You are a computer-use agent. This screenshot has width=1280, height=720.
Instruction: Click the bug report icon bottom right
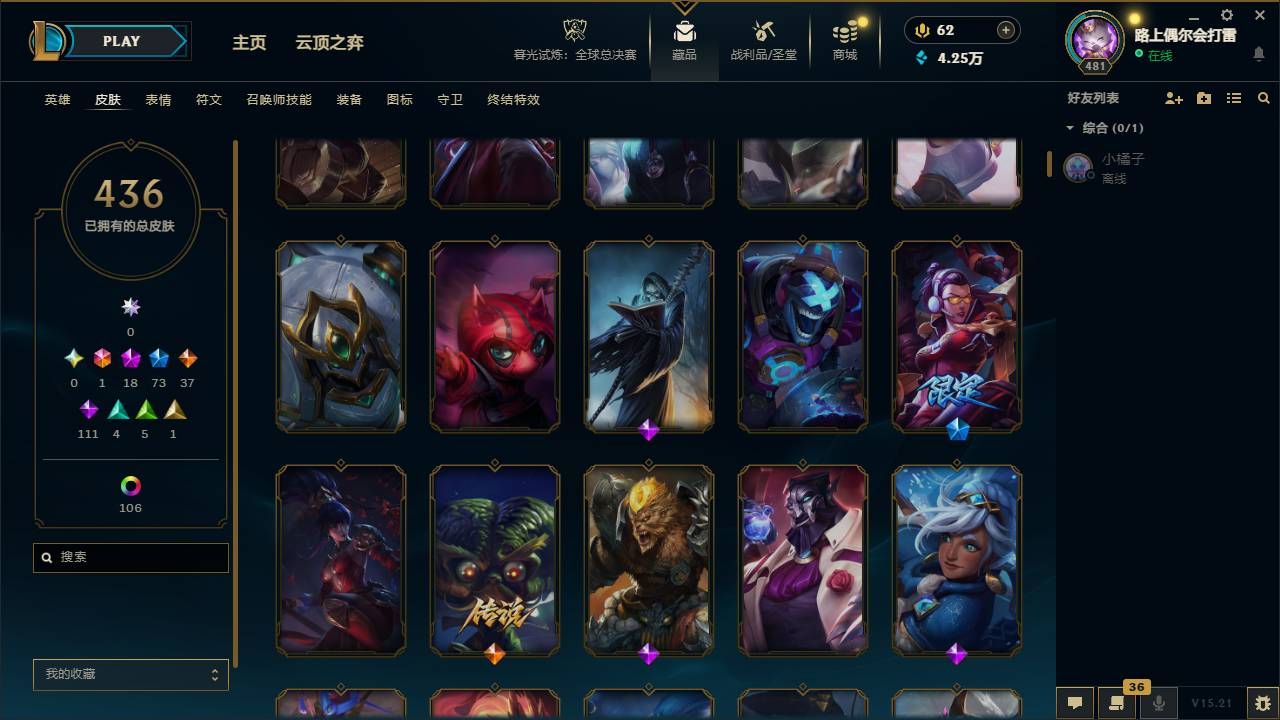coord(1257,703)
